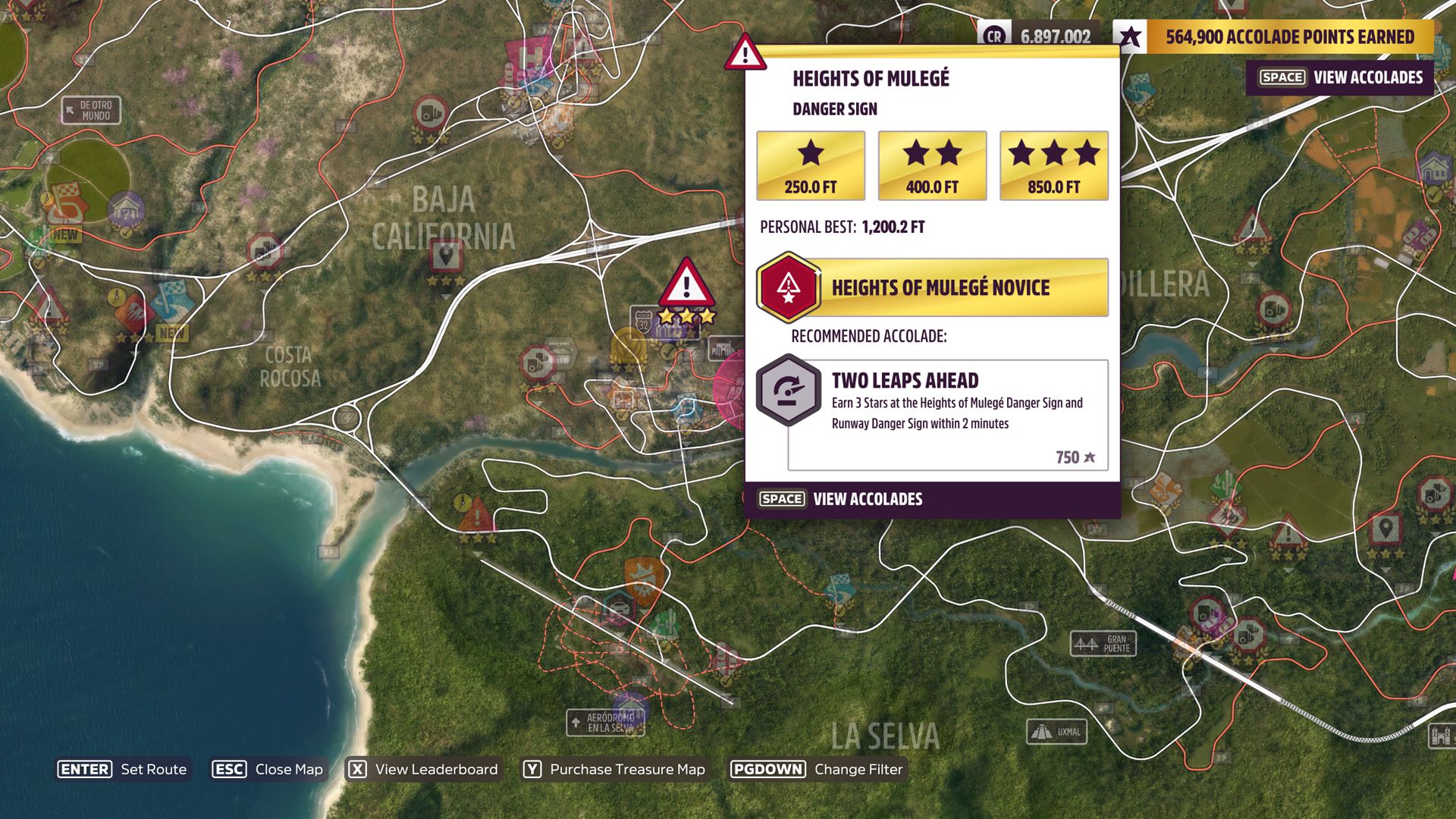Click the 400.0 FT two-star target tile
Image resolution: width=1456 pixels, height=819 pixels.
[x=932, y=165]
